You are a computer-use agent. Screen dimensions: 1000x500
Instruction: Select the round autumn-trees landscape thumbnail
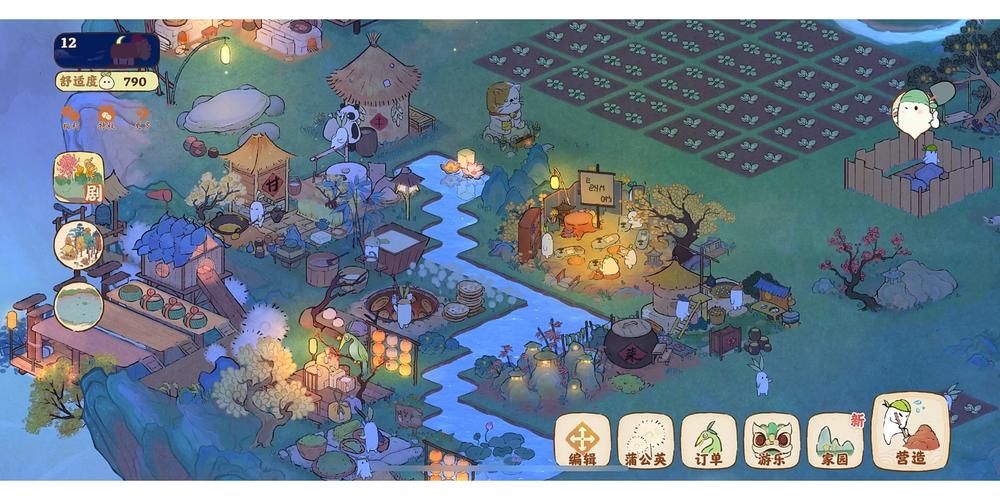[79, 245]
